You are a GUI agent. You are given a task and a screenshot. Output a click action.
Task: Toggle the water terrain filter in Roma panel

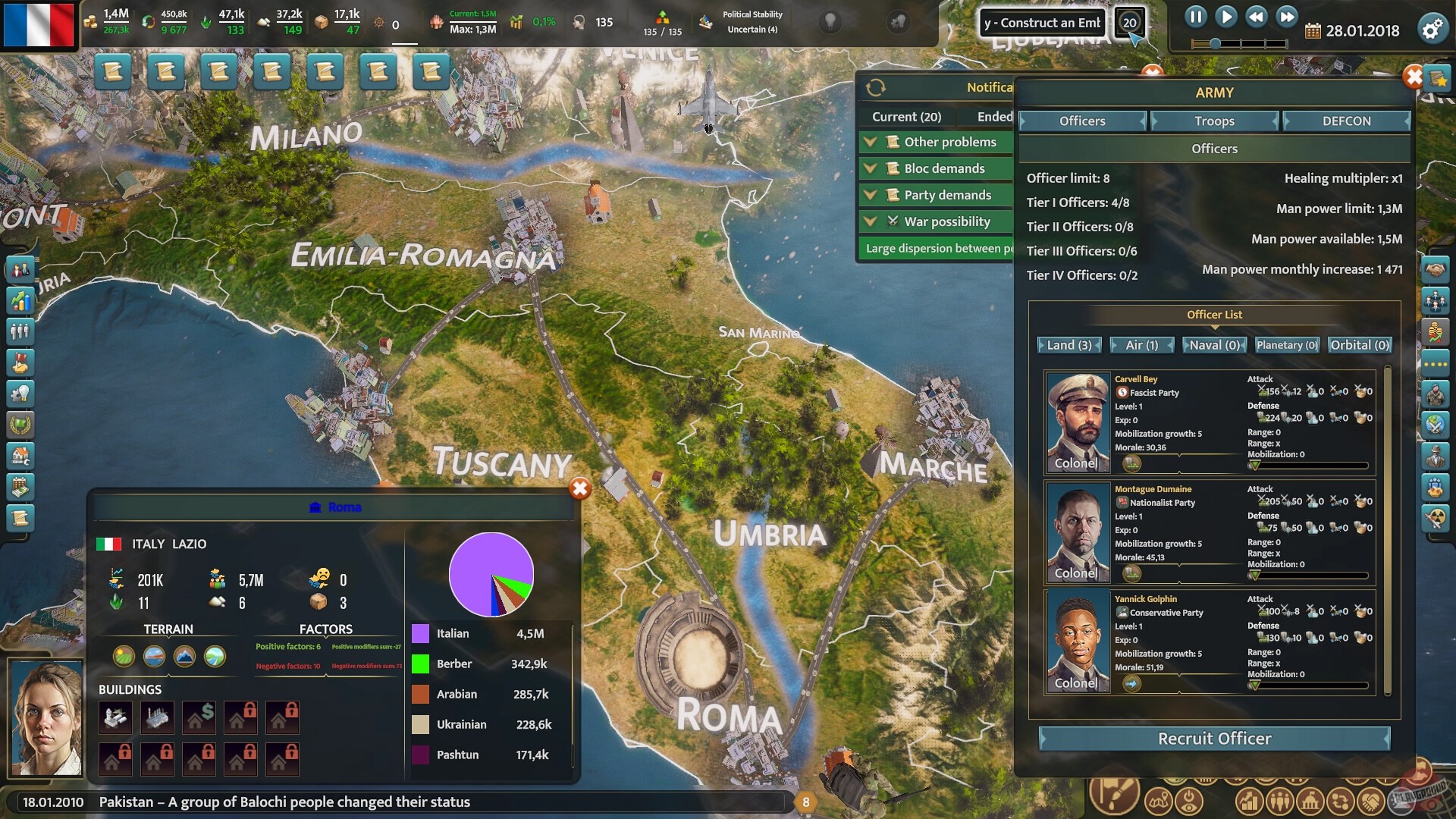click(154, 657)
